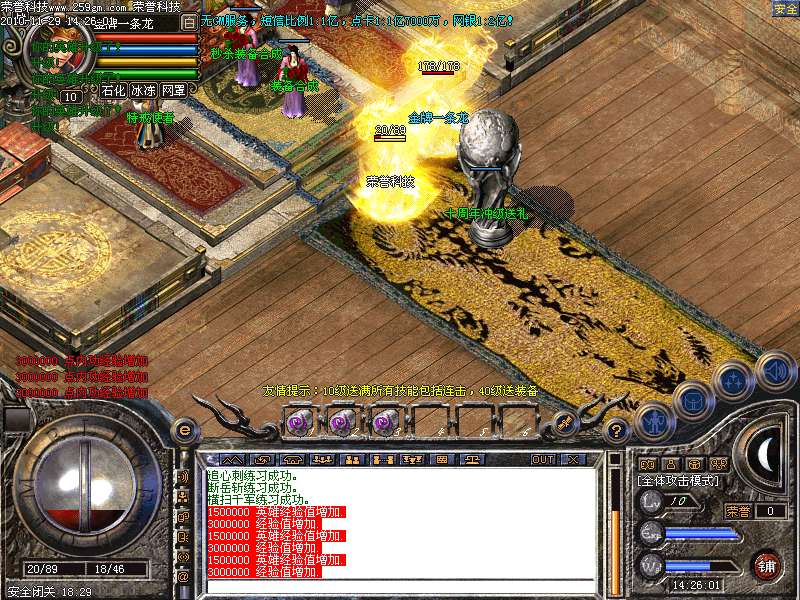Activate the 石化 hero skill button
The width and height of the screenshot is (800, 600).
[x=114, y=90]
